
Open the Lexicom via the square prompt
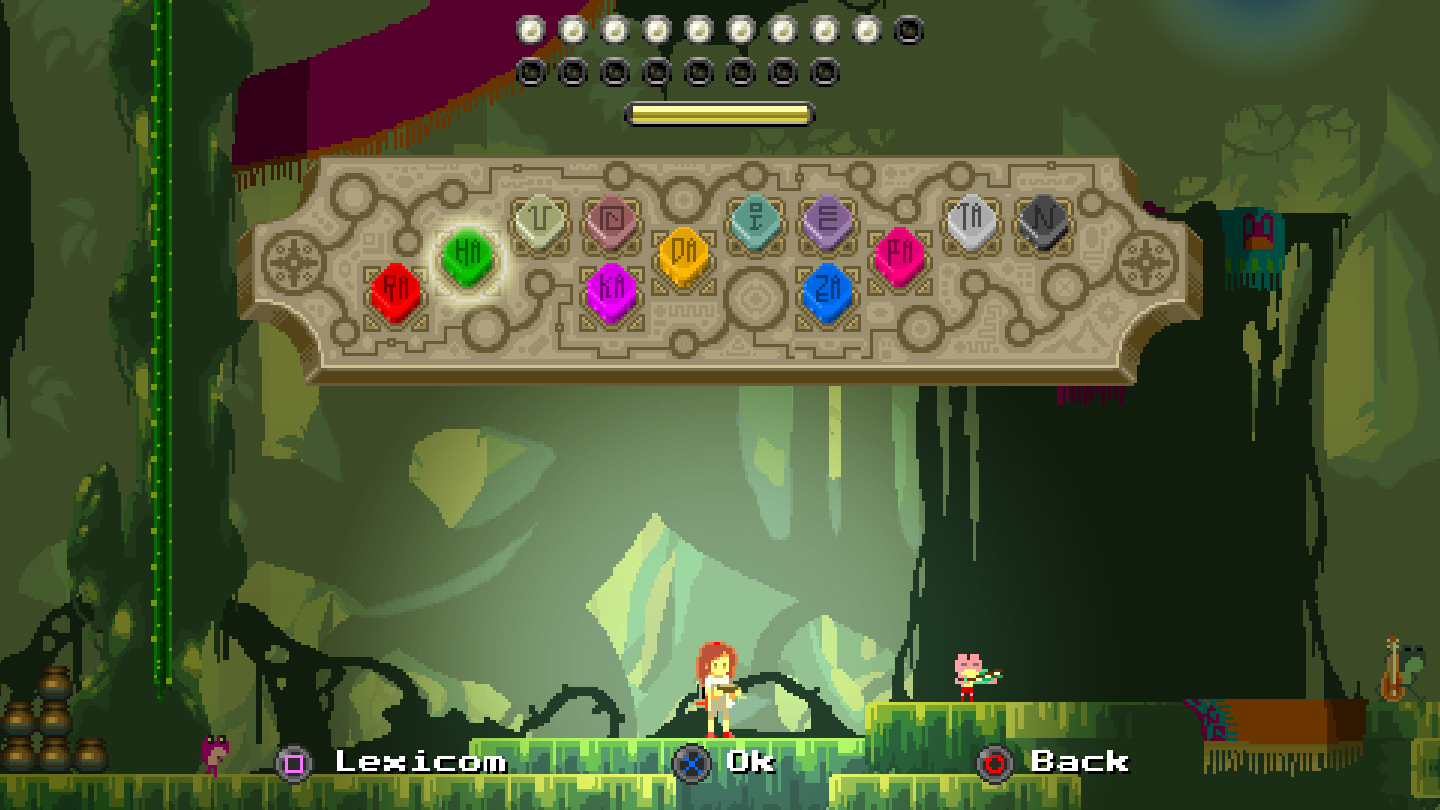(294, 763)
